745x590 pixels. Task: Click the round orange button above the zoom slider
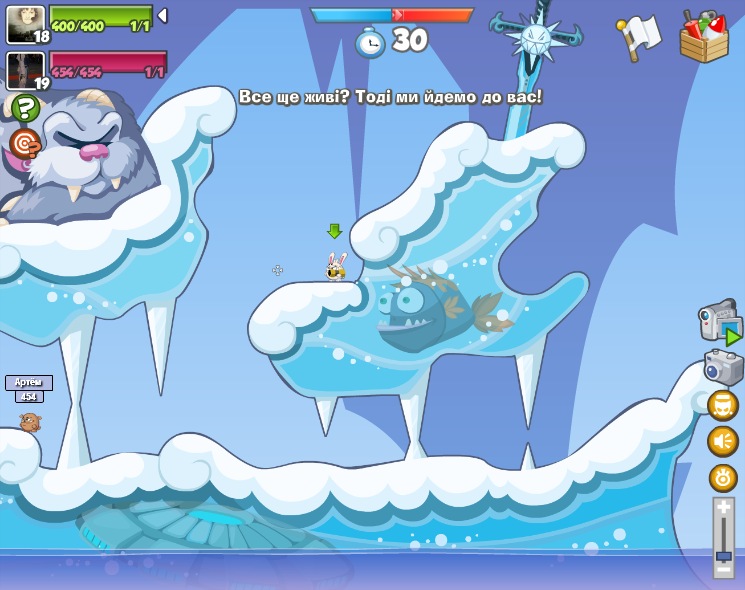[723, 477]
